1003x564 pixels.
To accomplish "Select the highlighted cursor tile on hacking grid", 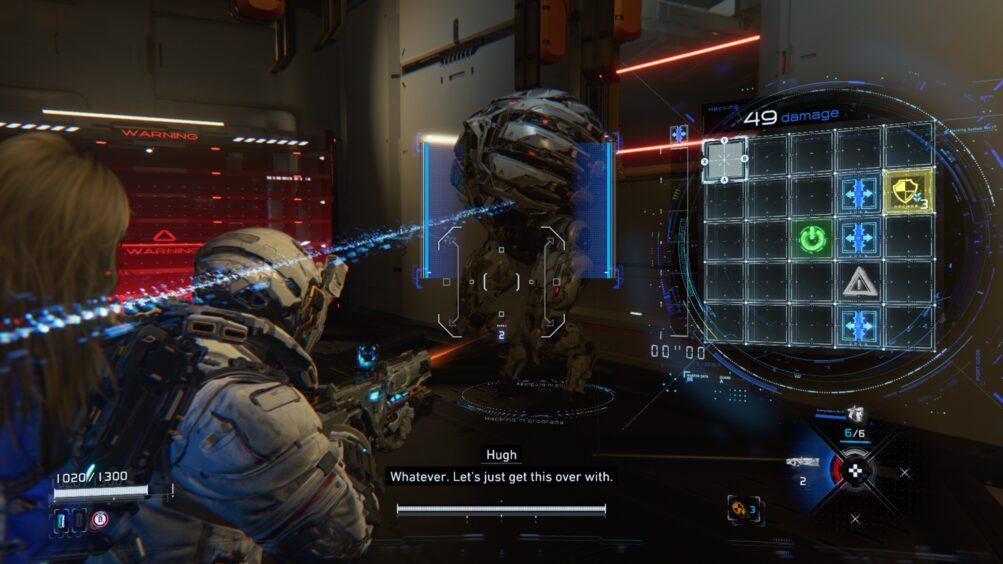I will coord(724,159).
